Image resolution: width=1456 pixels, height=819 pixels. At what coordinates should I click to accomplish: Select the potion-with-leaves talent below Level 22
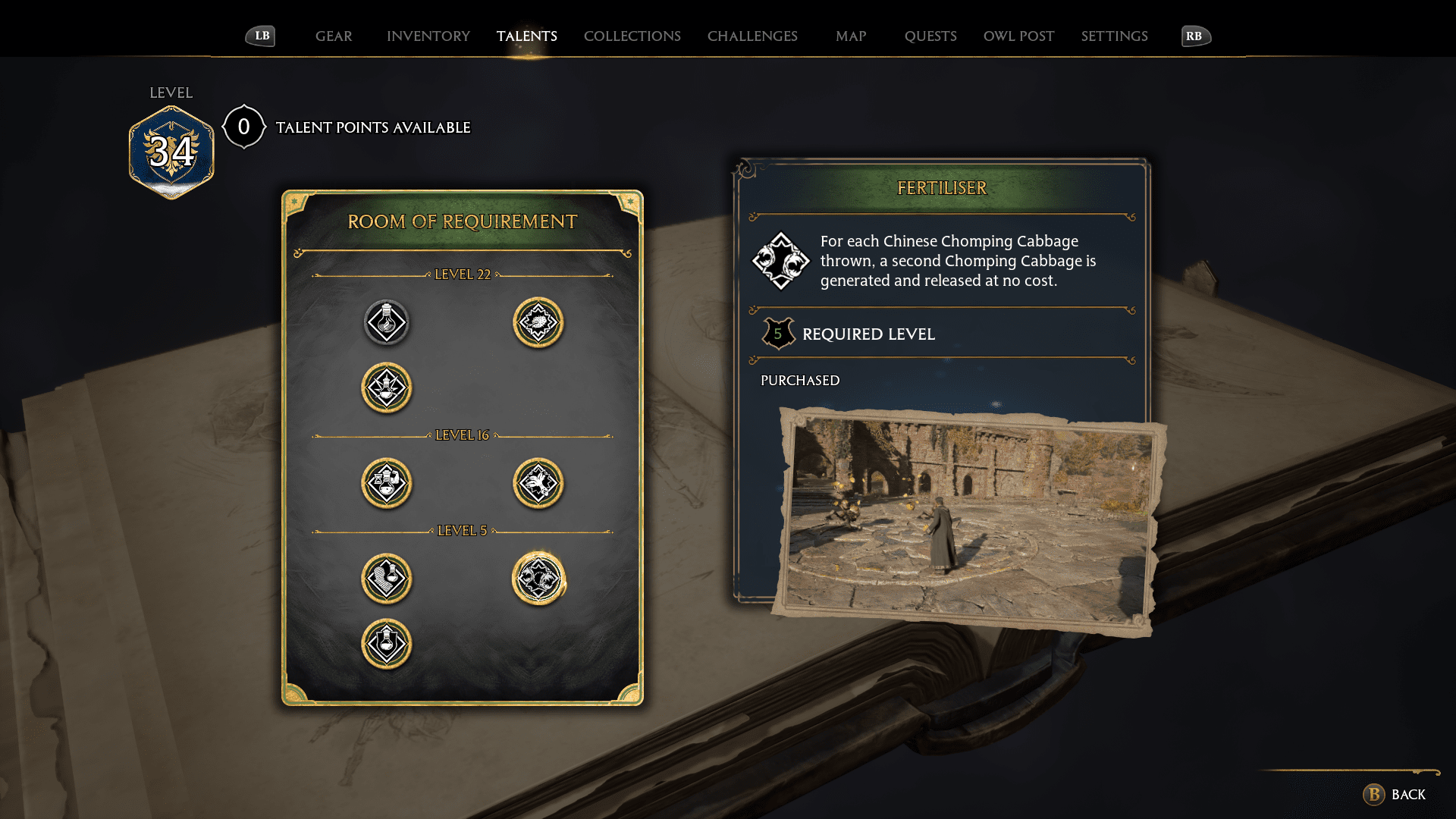point(387,388)
